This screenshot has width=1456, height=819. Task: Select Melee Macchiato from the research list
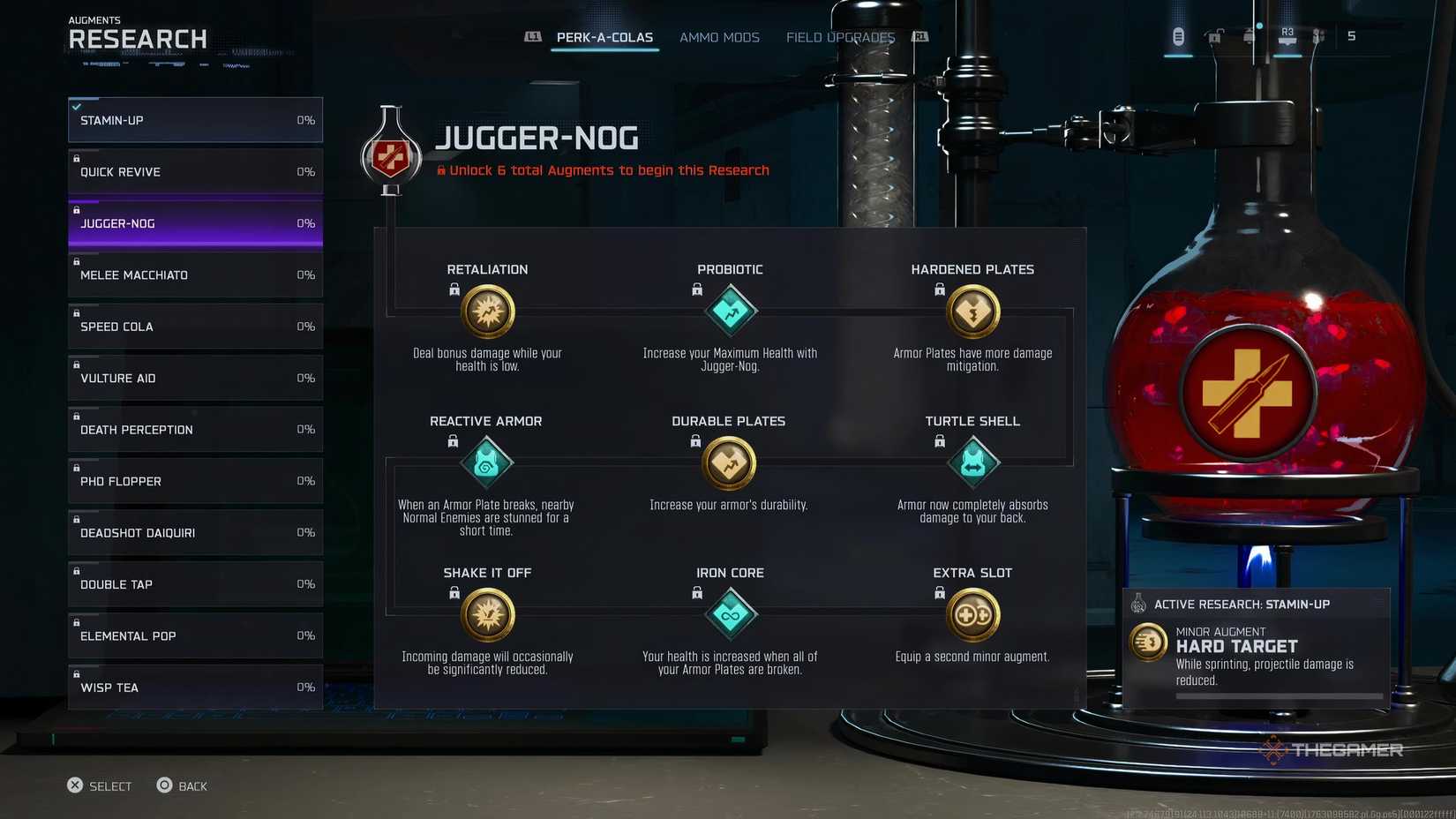pyautogui.click(x=194, y=274)
